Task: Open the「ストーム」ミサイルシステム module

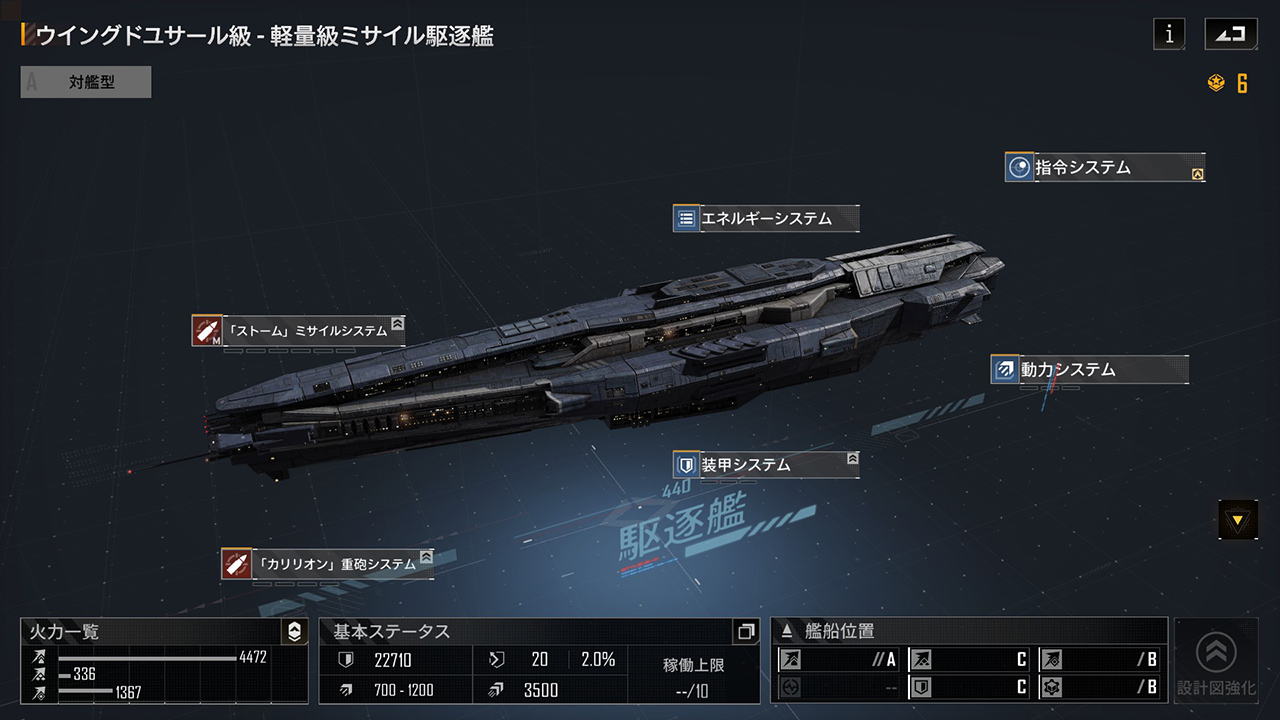Action: pos(299,330)
